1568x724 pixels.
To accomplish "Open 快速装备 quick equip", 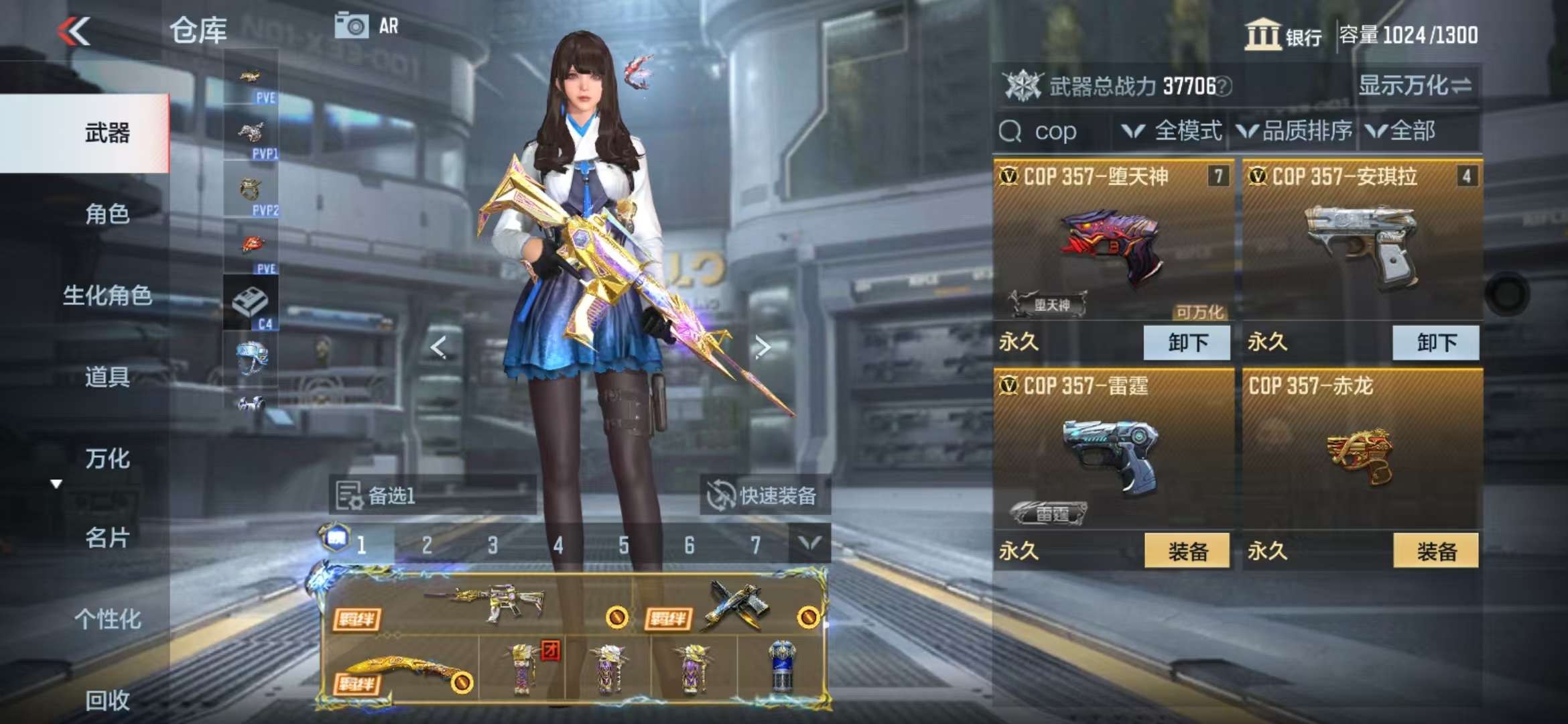I will point(765,496).
